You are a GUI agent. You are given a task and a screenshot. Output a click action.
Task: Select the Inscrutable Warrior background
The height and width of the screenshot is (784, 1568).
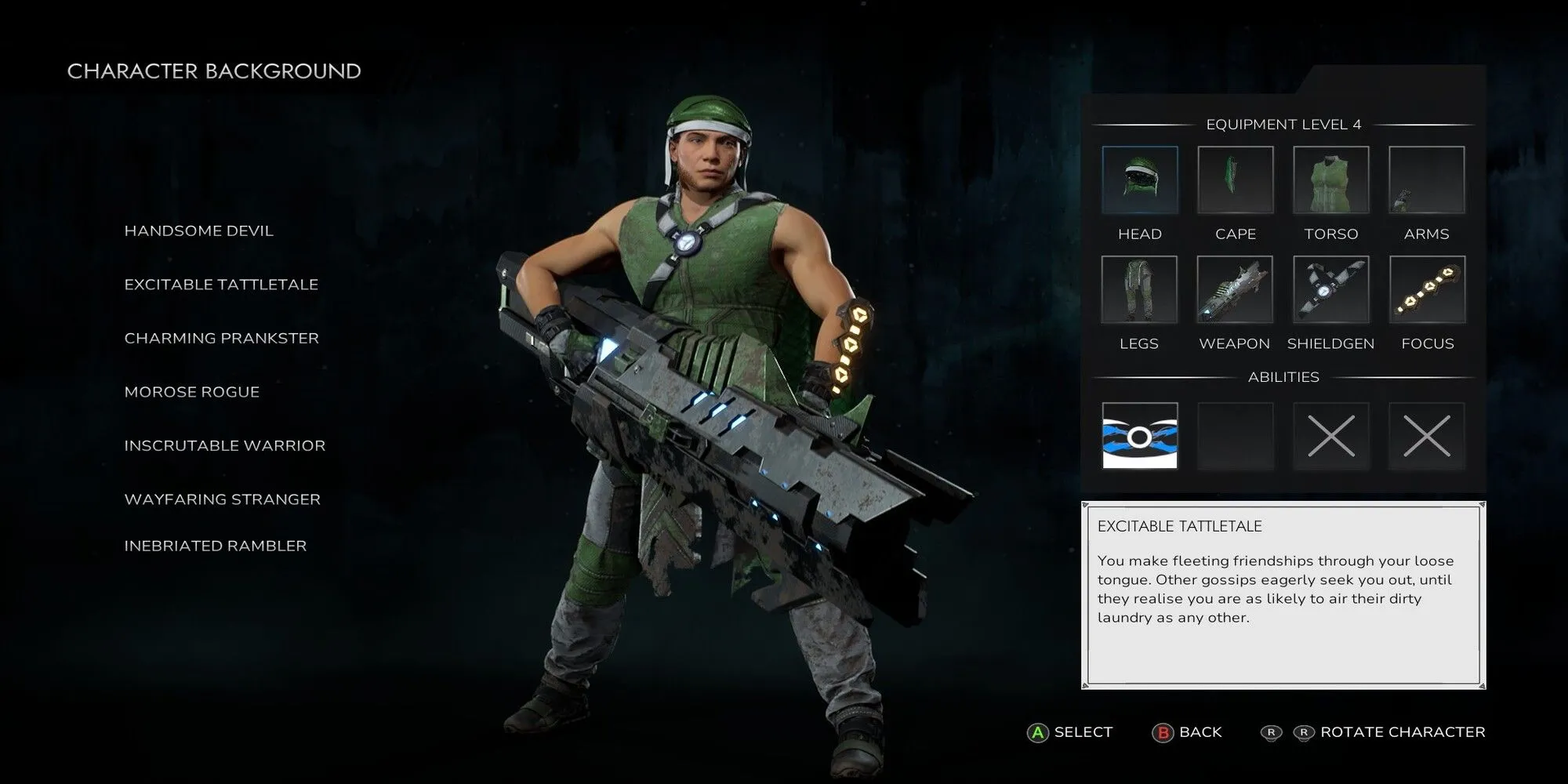point(224,445)
